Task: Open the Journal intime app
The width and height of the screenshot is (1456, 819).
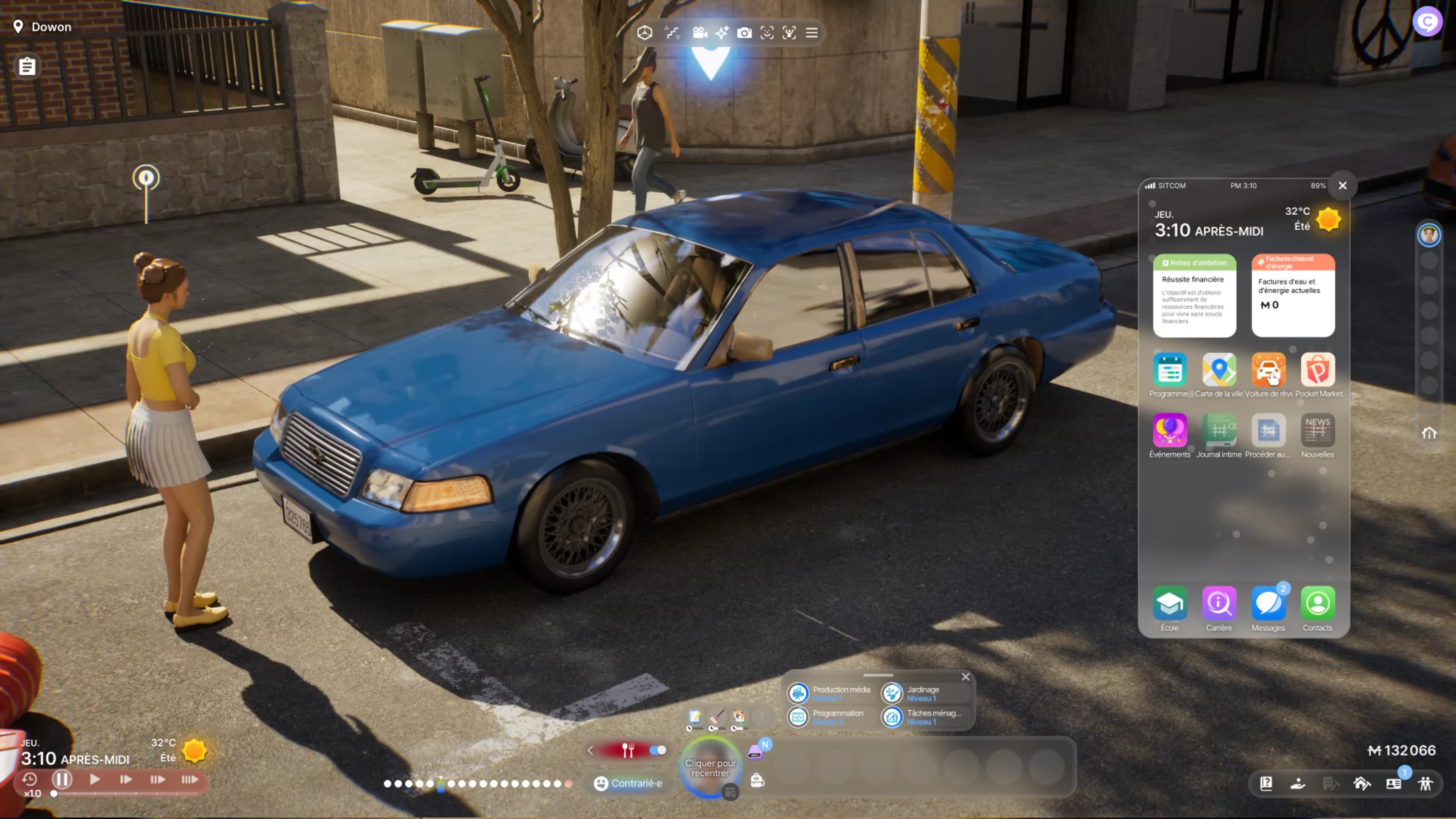Action: click(x=1219, y=431)
